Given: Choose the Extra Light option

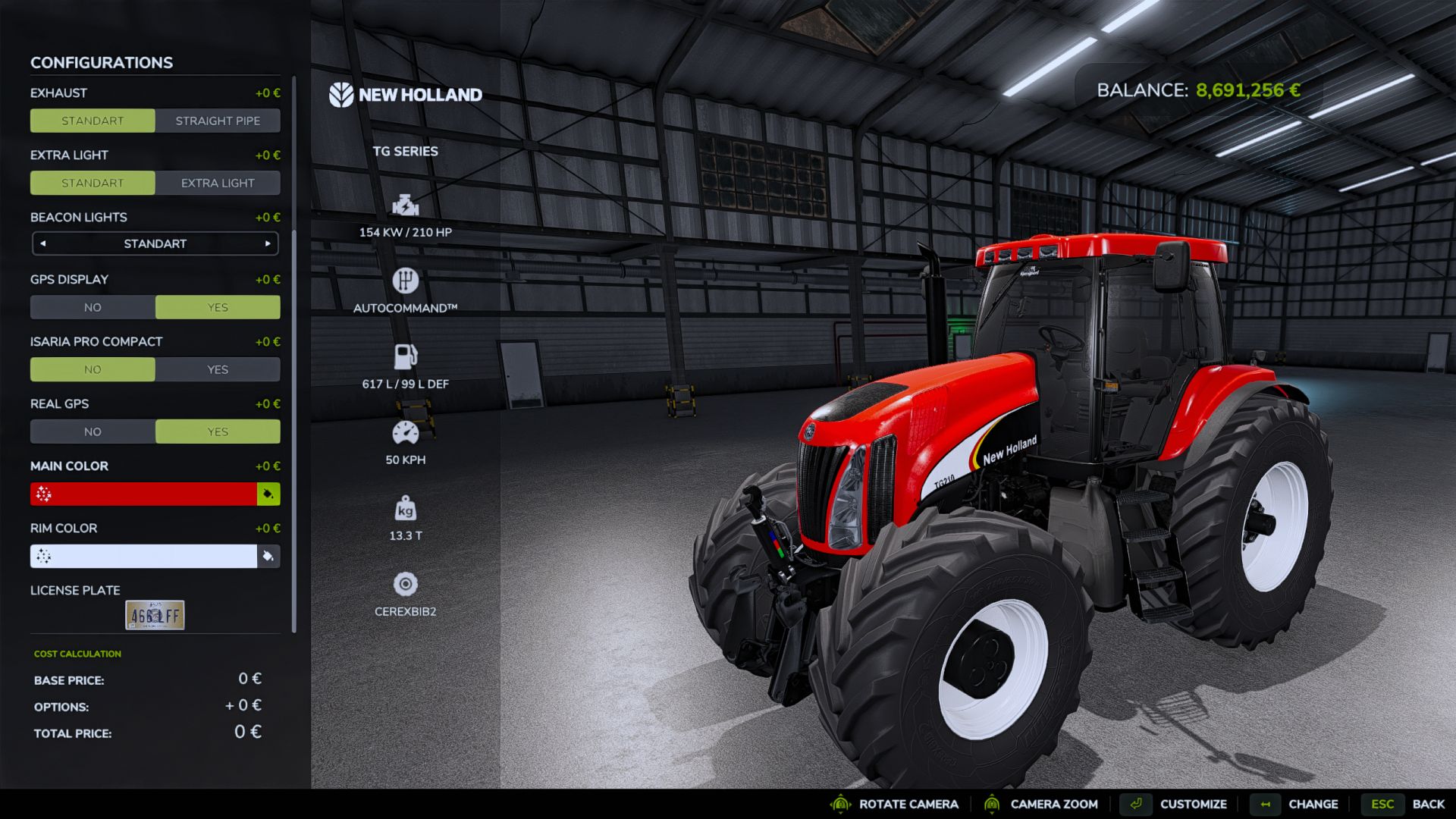Looking at the screenshot, I should pyautogui.click(x=218, y=182).
